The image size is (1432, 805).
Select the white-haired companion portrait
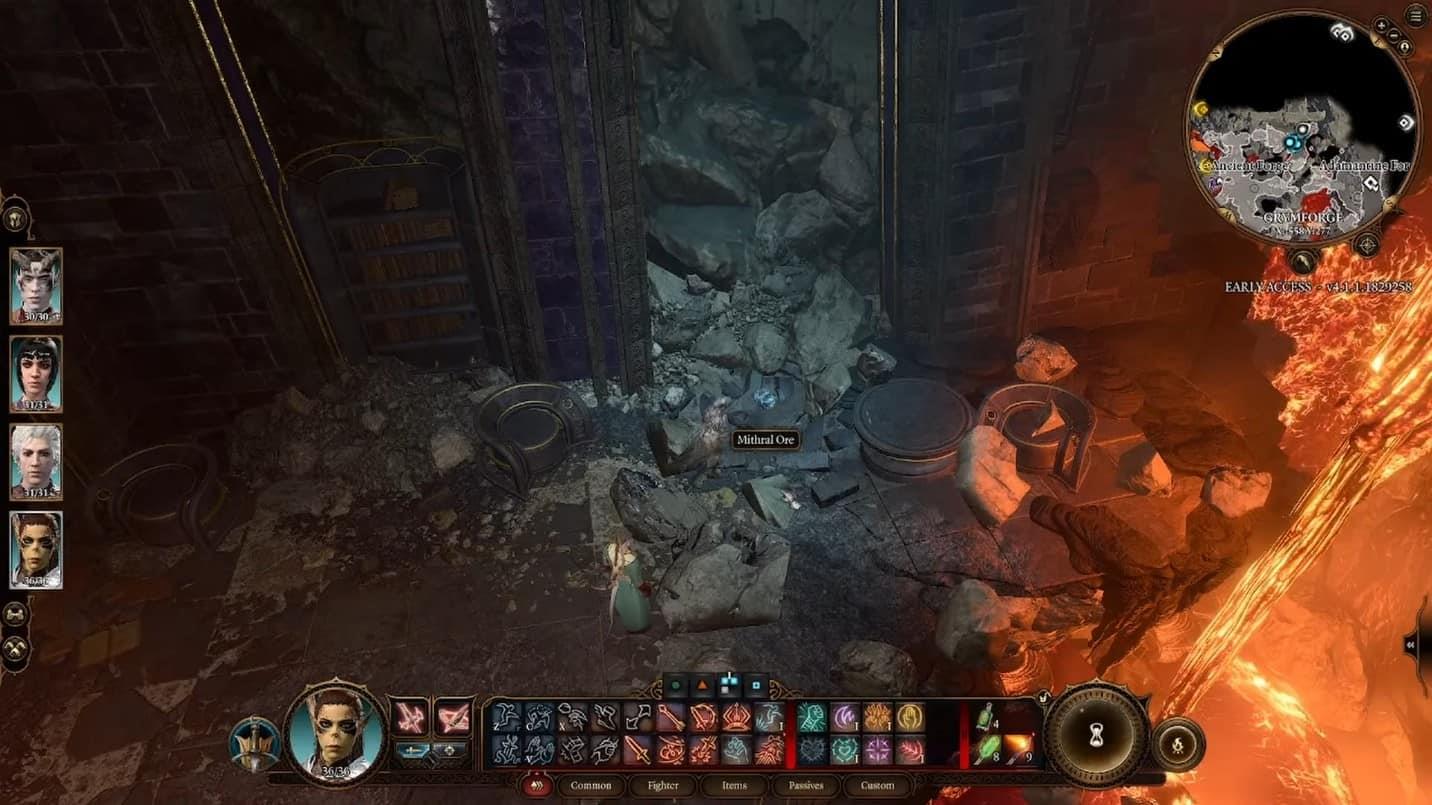36,461
